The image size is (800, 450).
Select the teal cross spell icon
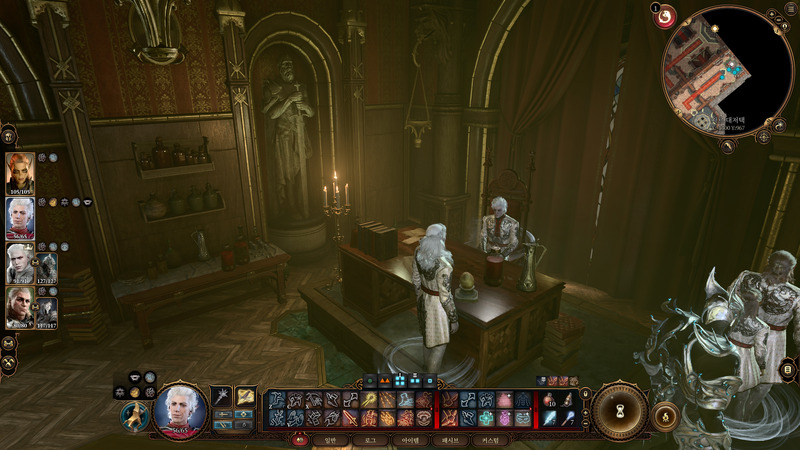point(485,418)
